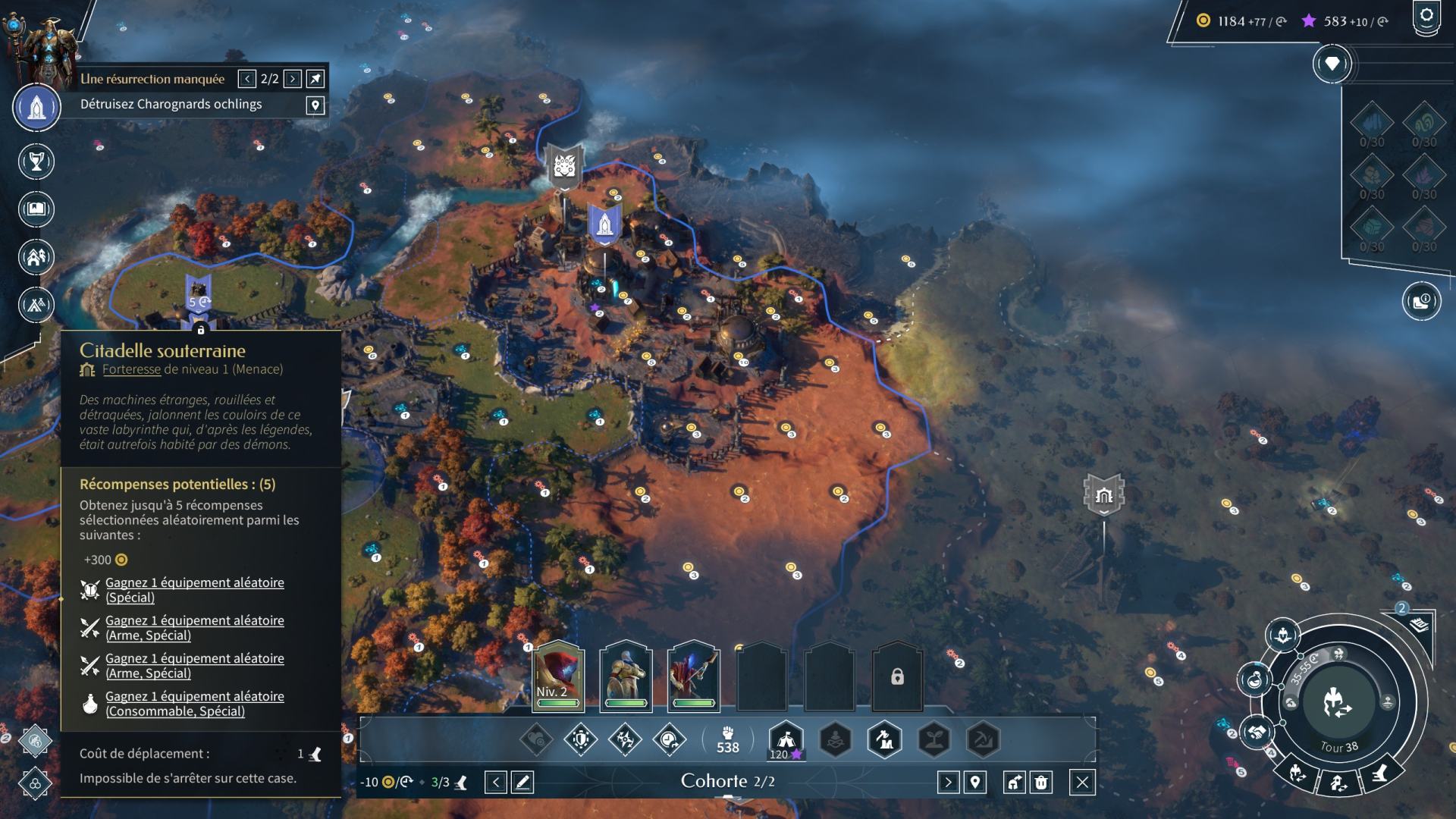The width and height of the screenshot is (1456, 819).
Task: Show the previous quest with left arrow
Action: pos(247,79)
